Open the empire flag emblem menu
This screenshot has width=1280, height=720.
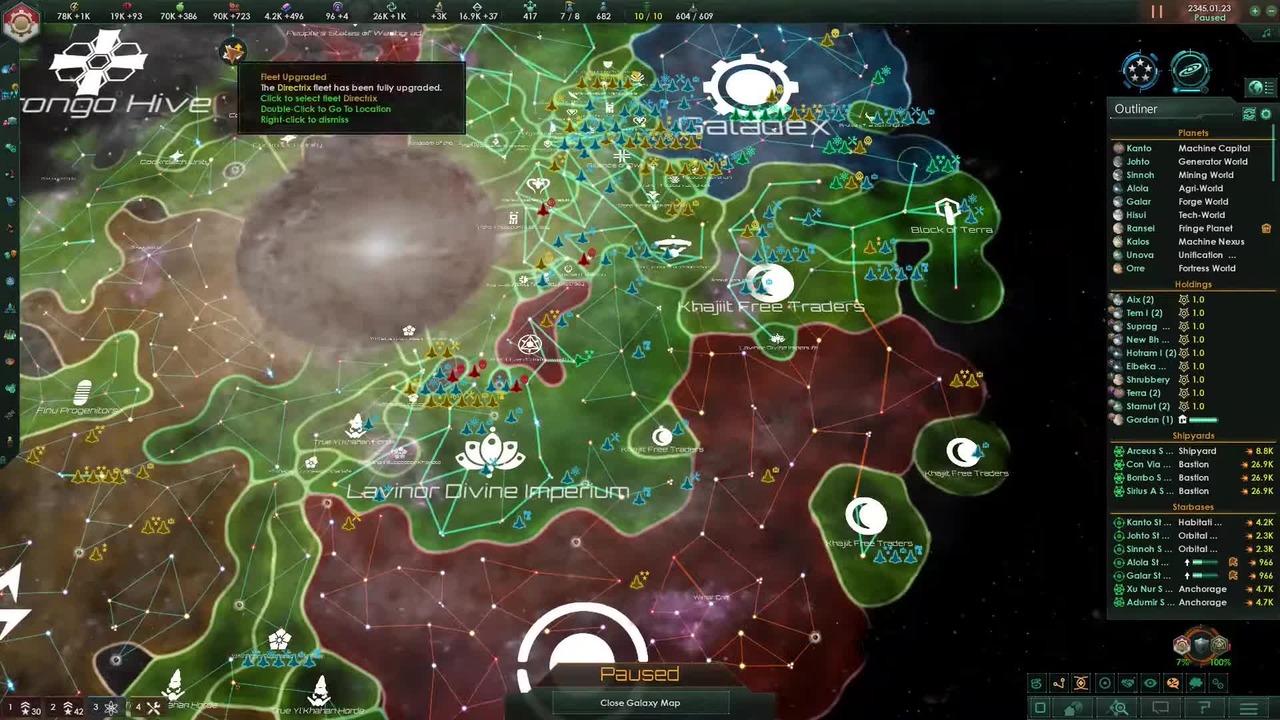(x=19, y=24)
